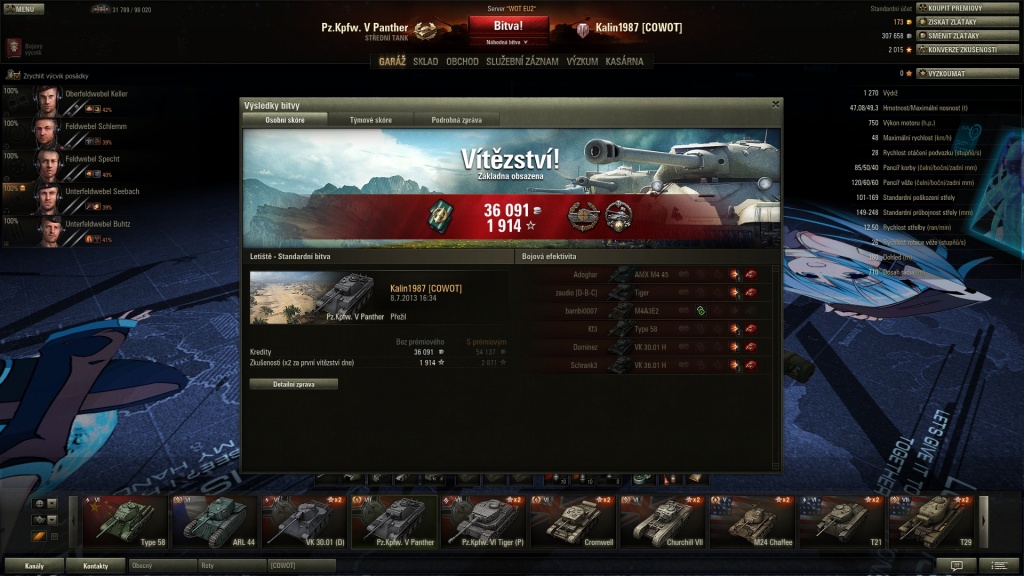
Task: Select the Type 58 tank in carousel
Action: click(x=126, y=522)
